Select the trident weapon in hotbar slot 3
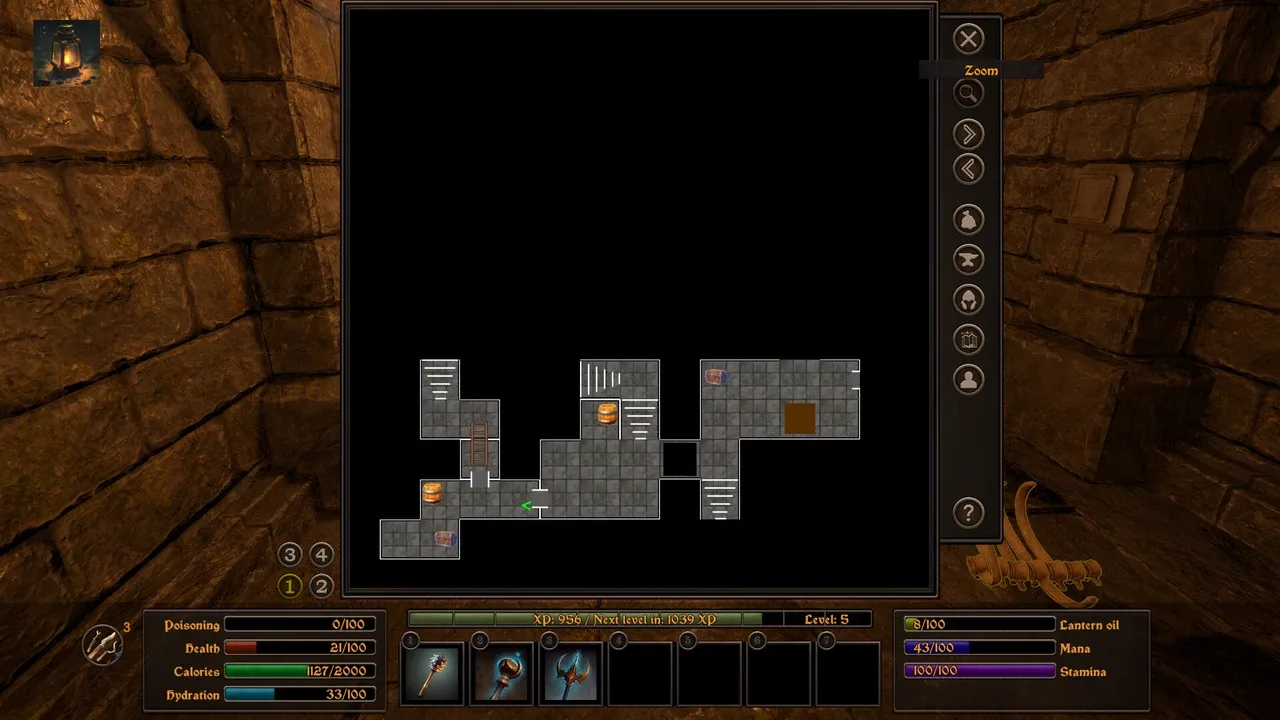This screenshot has width=1280, height=720. (x=571, y=673)
